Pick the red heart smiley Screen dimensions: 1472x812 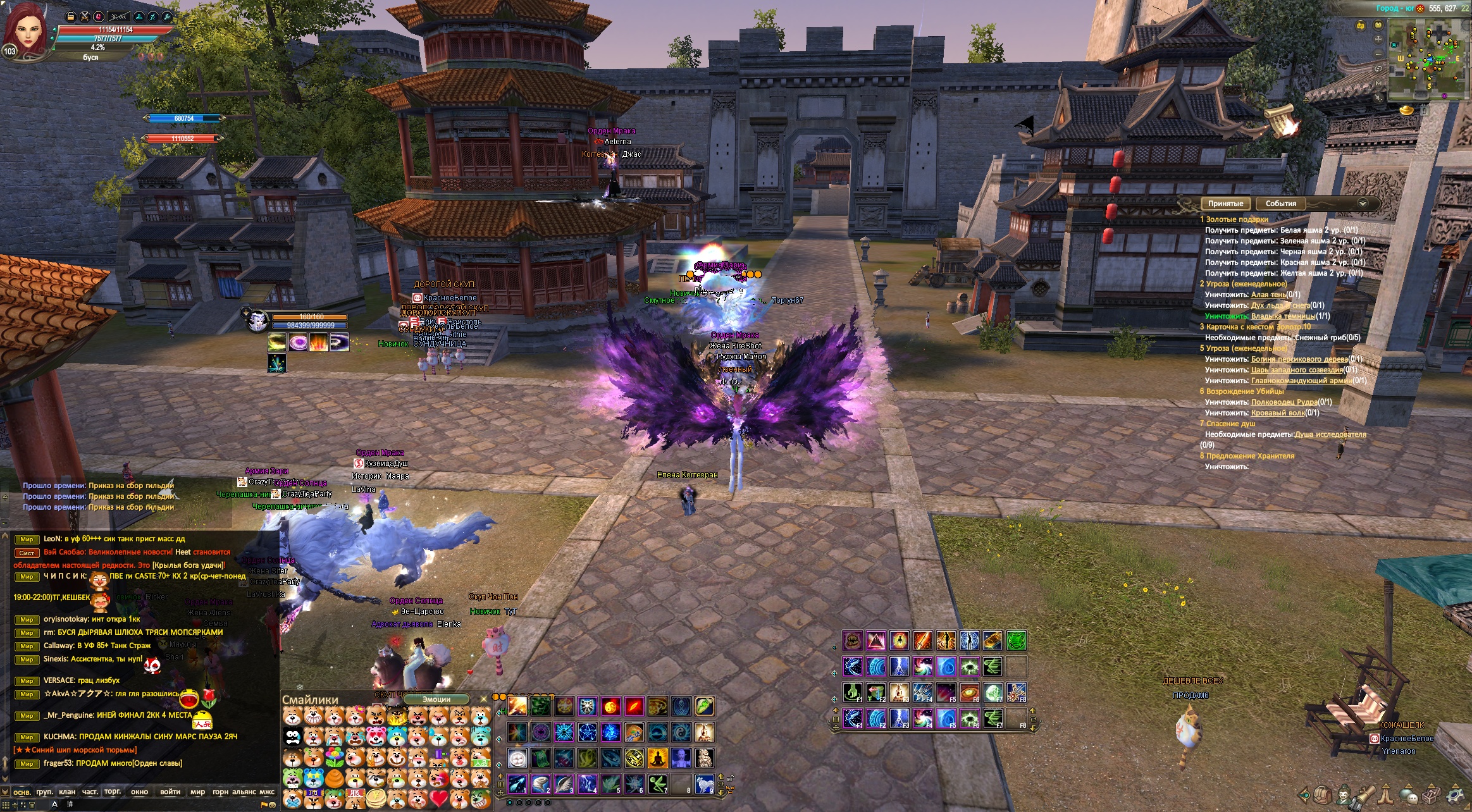pyautogui.click(x=439, y=798)
